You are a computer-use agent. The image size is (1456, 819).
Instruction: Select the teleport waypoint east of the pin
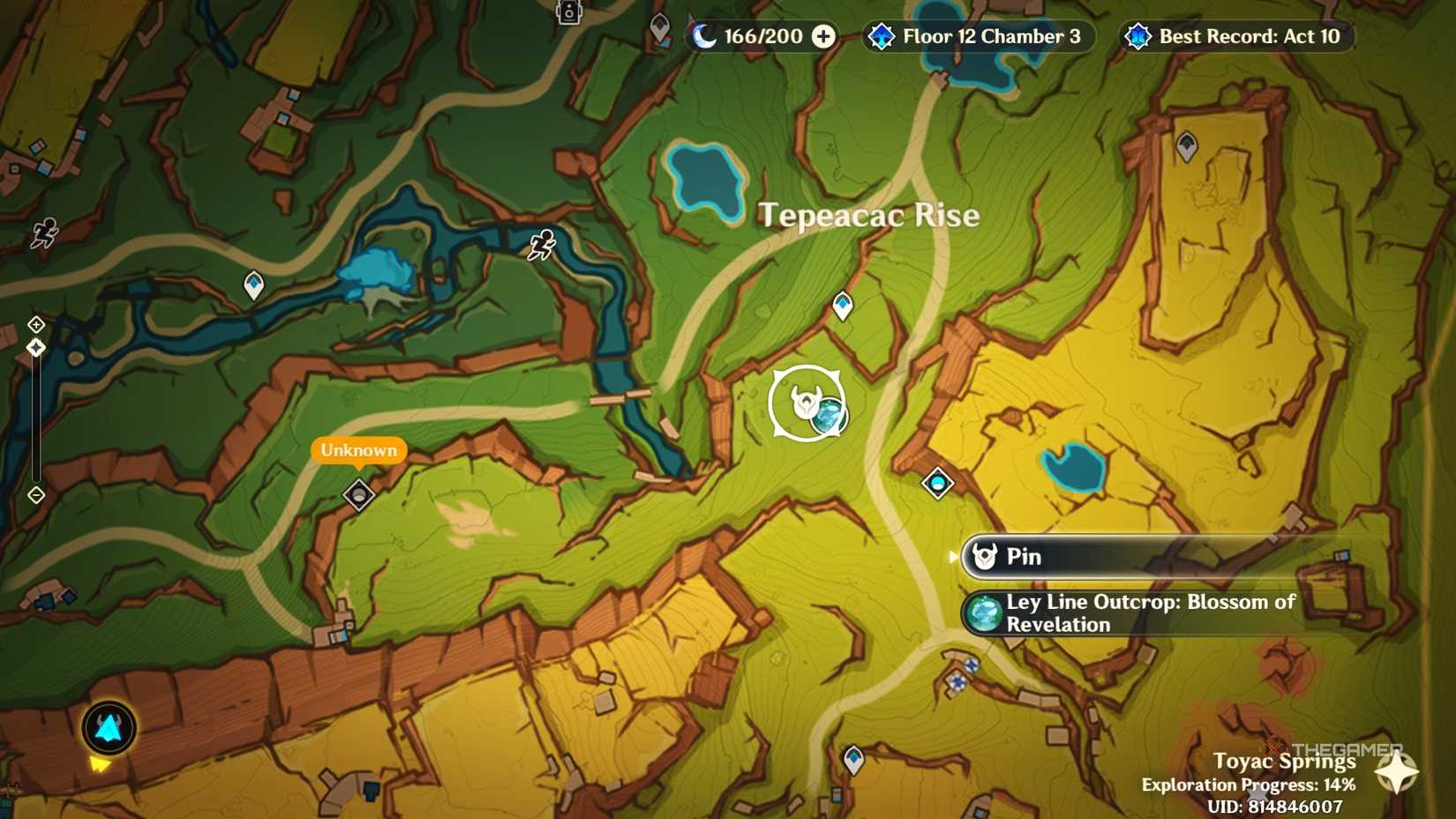pyautogui.click(x=936, y=483)
